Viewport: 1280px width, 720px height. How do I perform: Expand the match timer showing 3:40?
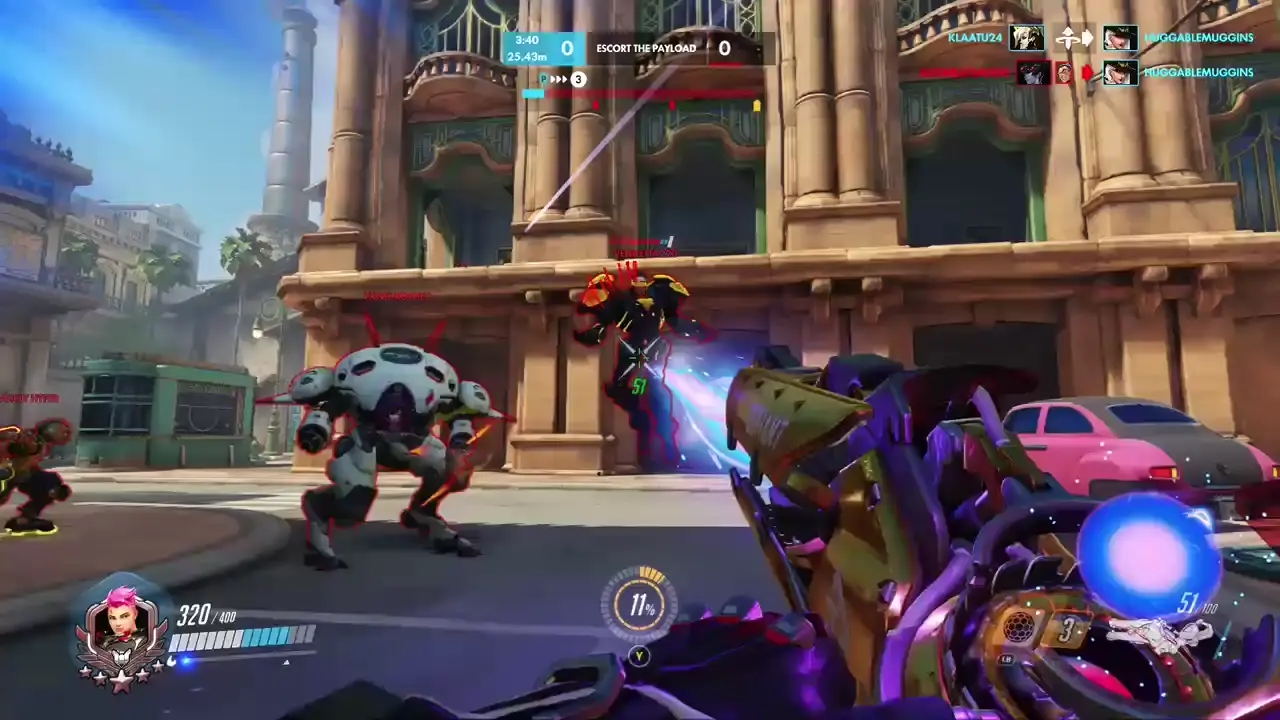[x=527, y=40]
